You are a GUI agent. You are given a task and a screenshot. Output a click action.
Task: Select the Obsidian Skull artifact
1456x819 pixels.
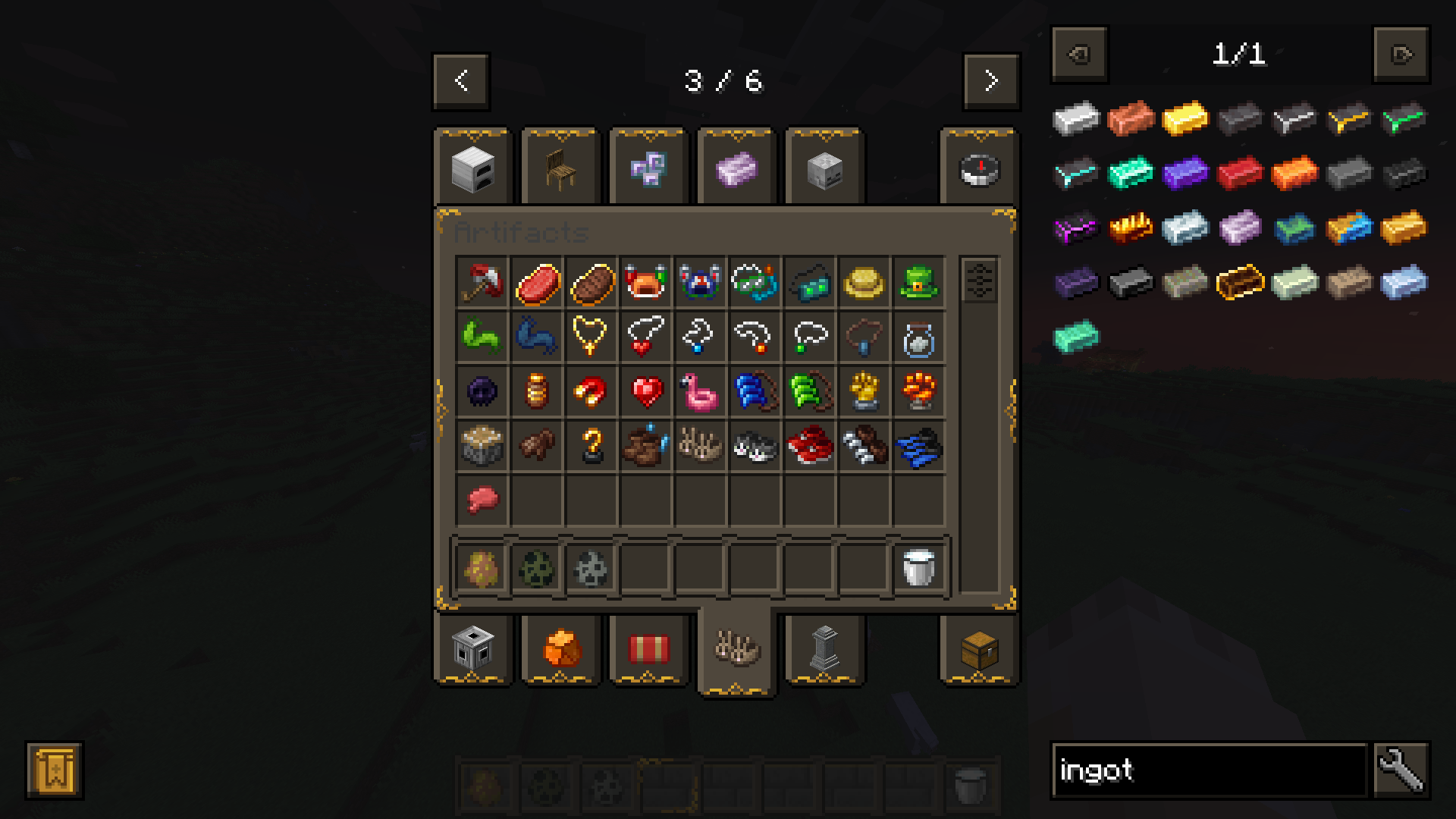coord(482,391)
